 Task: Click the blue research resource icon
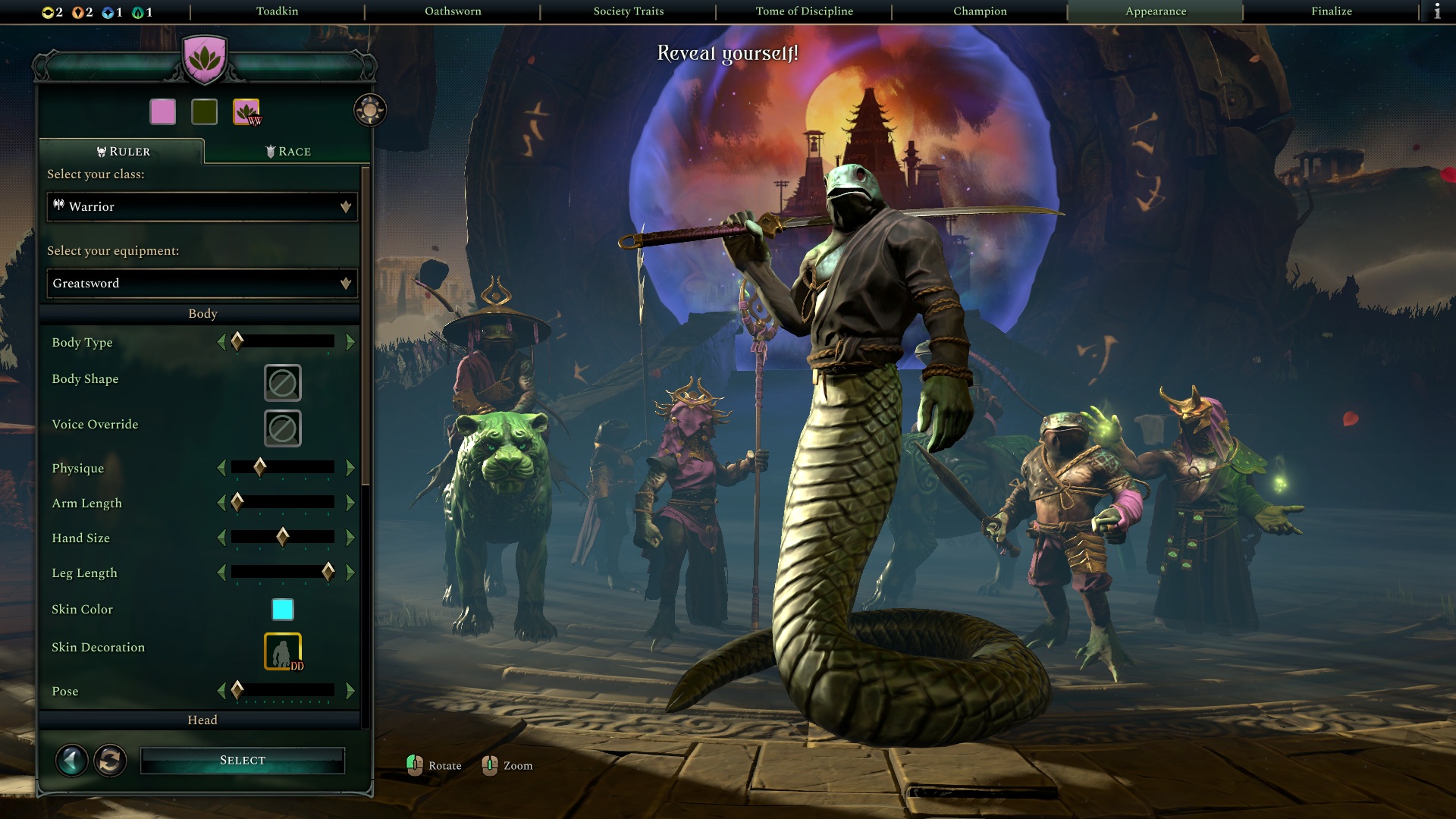tap(108, 13)
